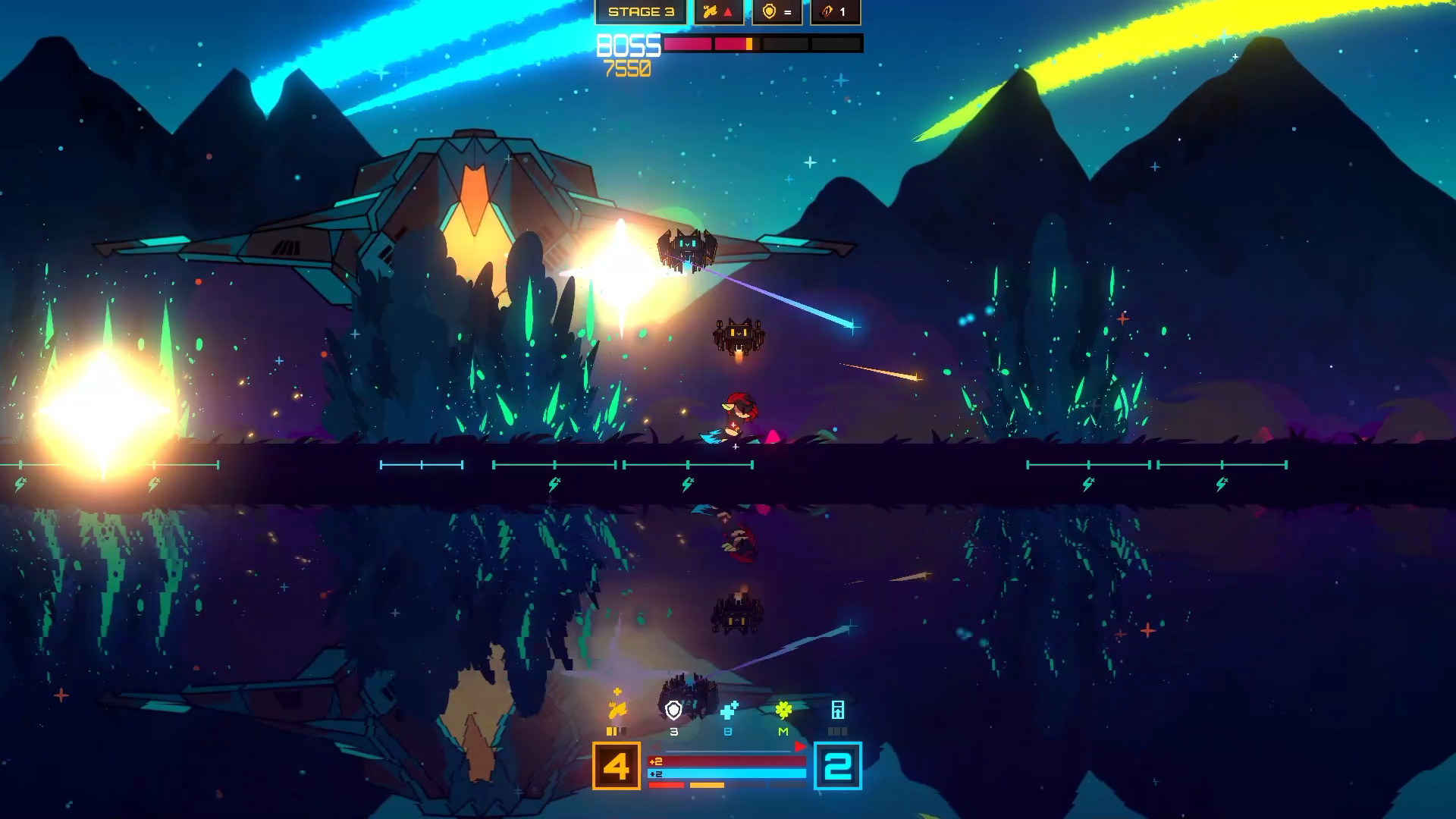Image resolution: width=1456 pixels, height=819 pixels.
Task: Click the blue upgrade elevator icon in bottom HUD
Action: 839,710
